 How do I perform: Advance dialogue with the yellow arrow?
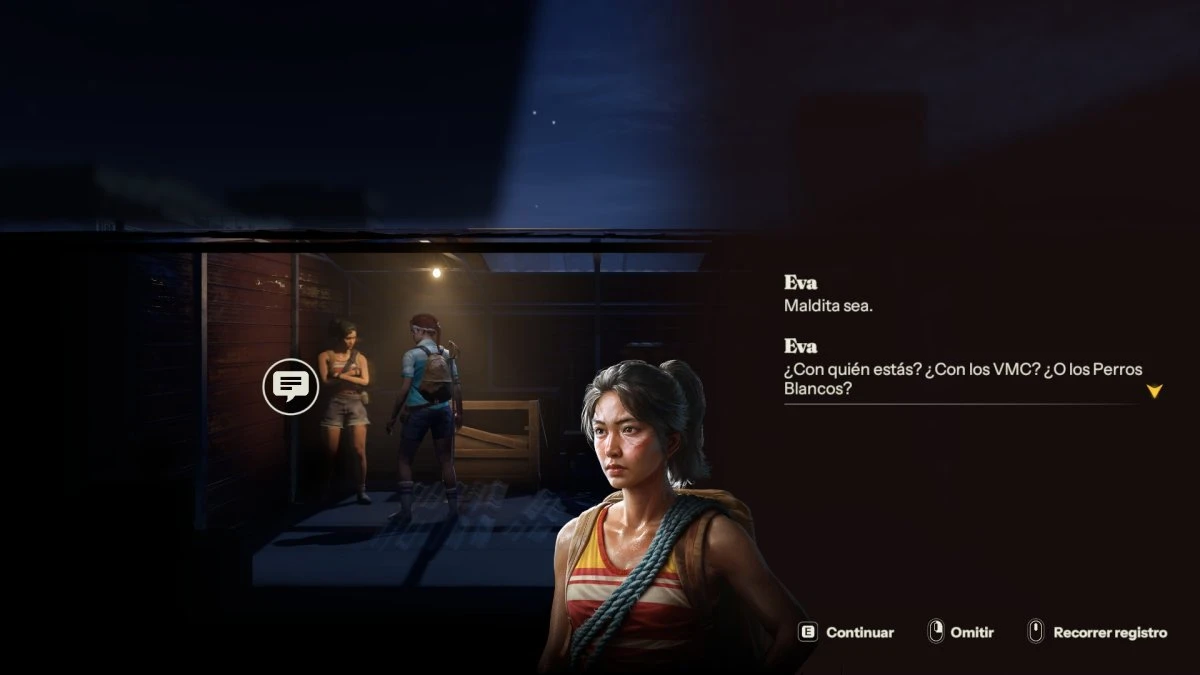[x=1154, y=391]
